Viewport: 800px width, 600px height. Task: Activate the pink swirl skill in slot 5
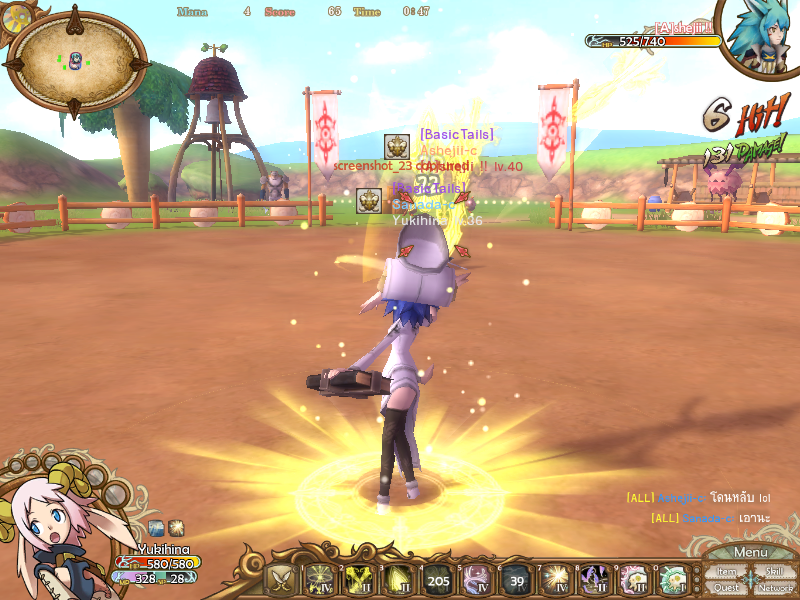[x=476, y=579]
